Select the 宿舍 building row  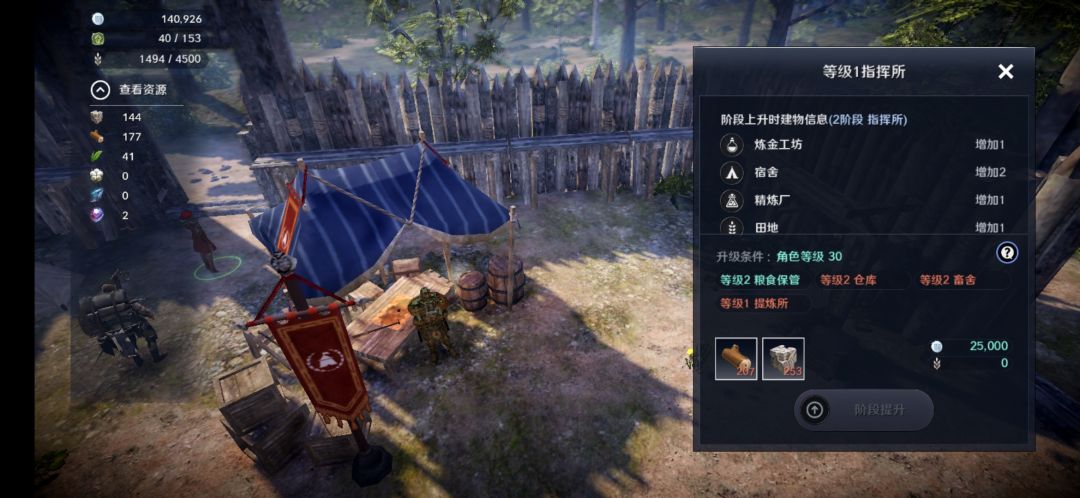862,172
